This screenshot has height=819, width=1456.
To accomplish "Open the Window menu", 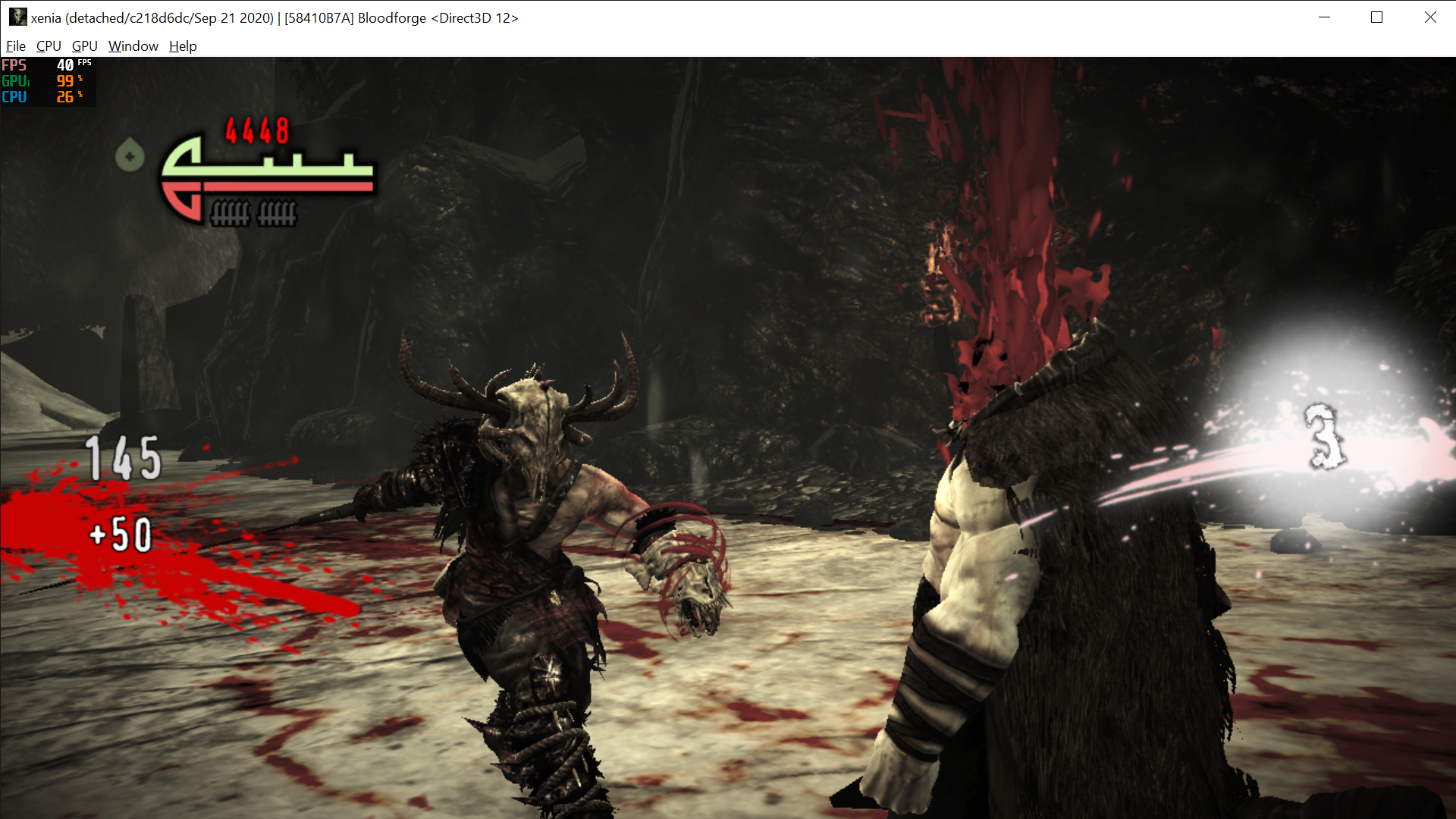I will (133, 46).
